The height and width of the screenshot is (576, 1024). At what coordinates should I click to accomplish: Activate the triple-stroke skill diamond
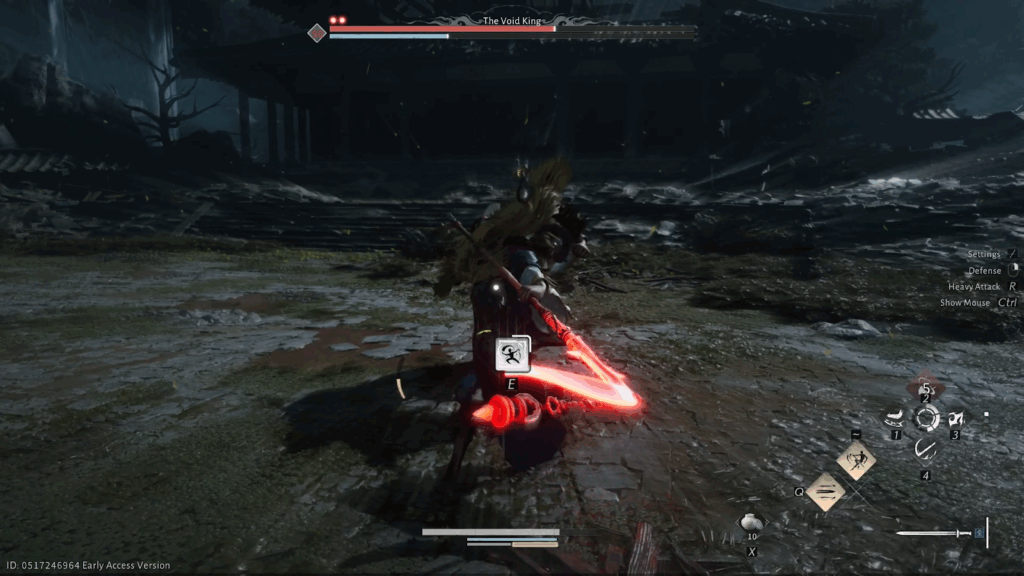[826, 491]
